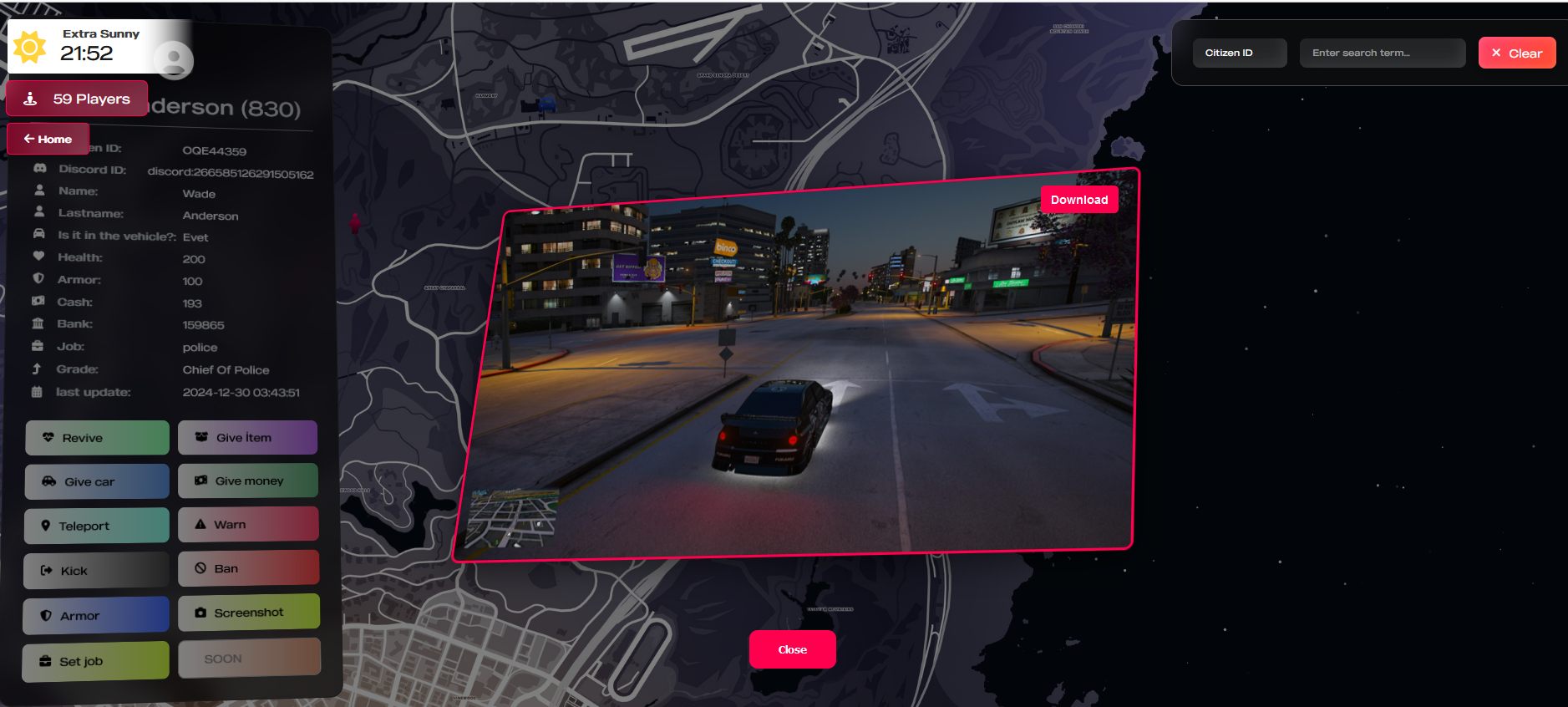This screenshot has height=707, width=1568.
Task: Click the captured screenshot image
Action: tap(798, 376)
